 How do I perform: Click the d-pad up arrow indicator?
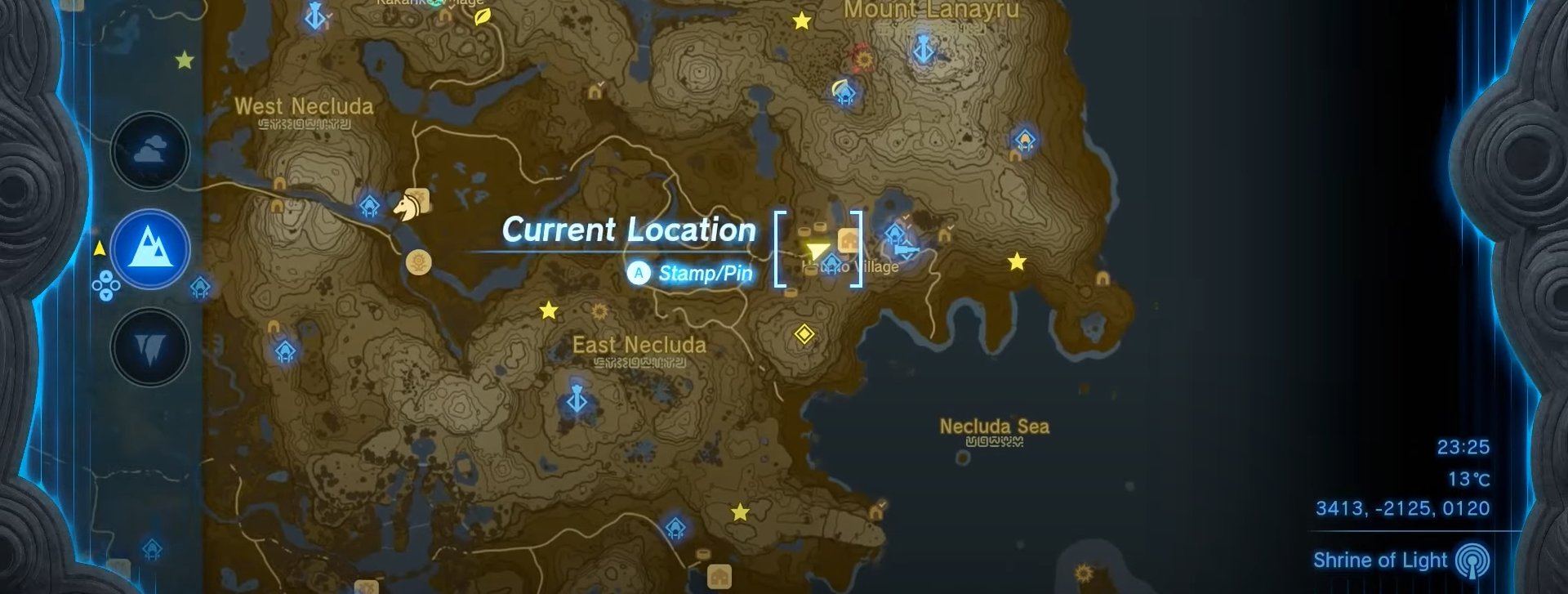(x=106, y=275)
